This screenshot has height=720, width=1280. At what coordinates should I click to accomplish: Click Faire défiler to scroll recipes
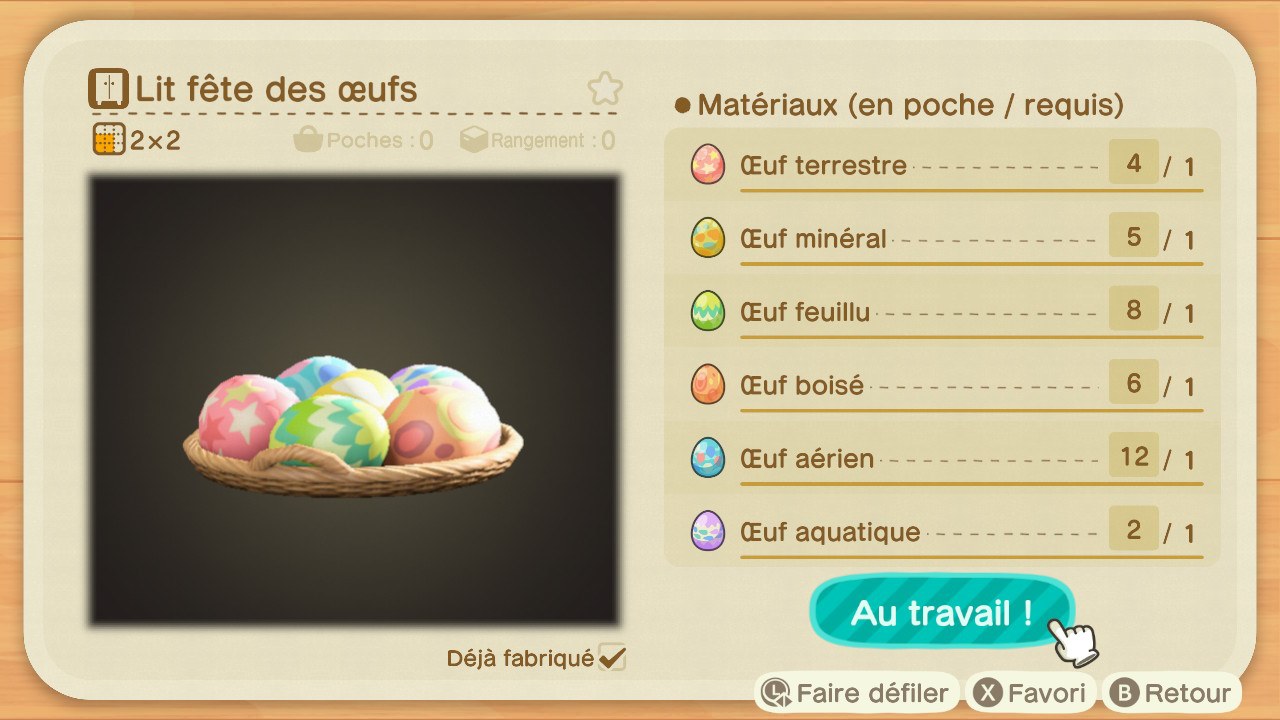tap(855, 691)
